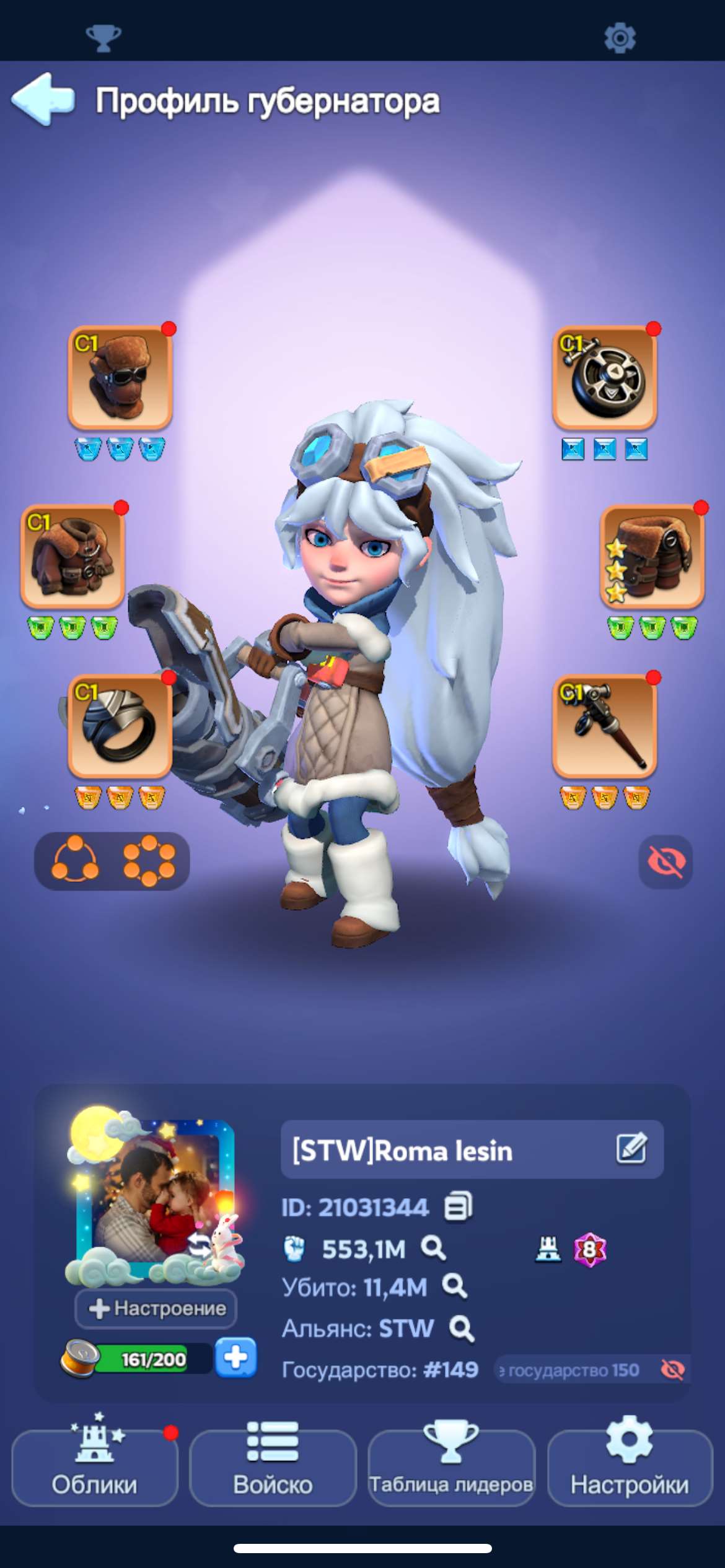Select the wheel accessory equipment slot
The image size is (725, 1568).
click(x=604, y=378)
